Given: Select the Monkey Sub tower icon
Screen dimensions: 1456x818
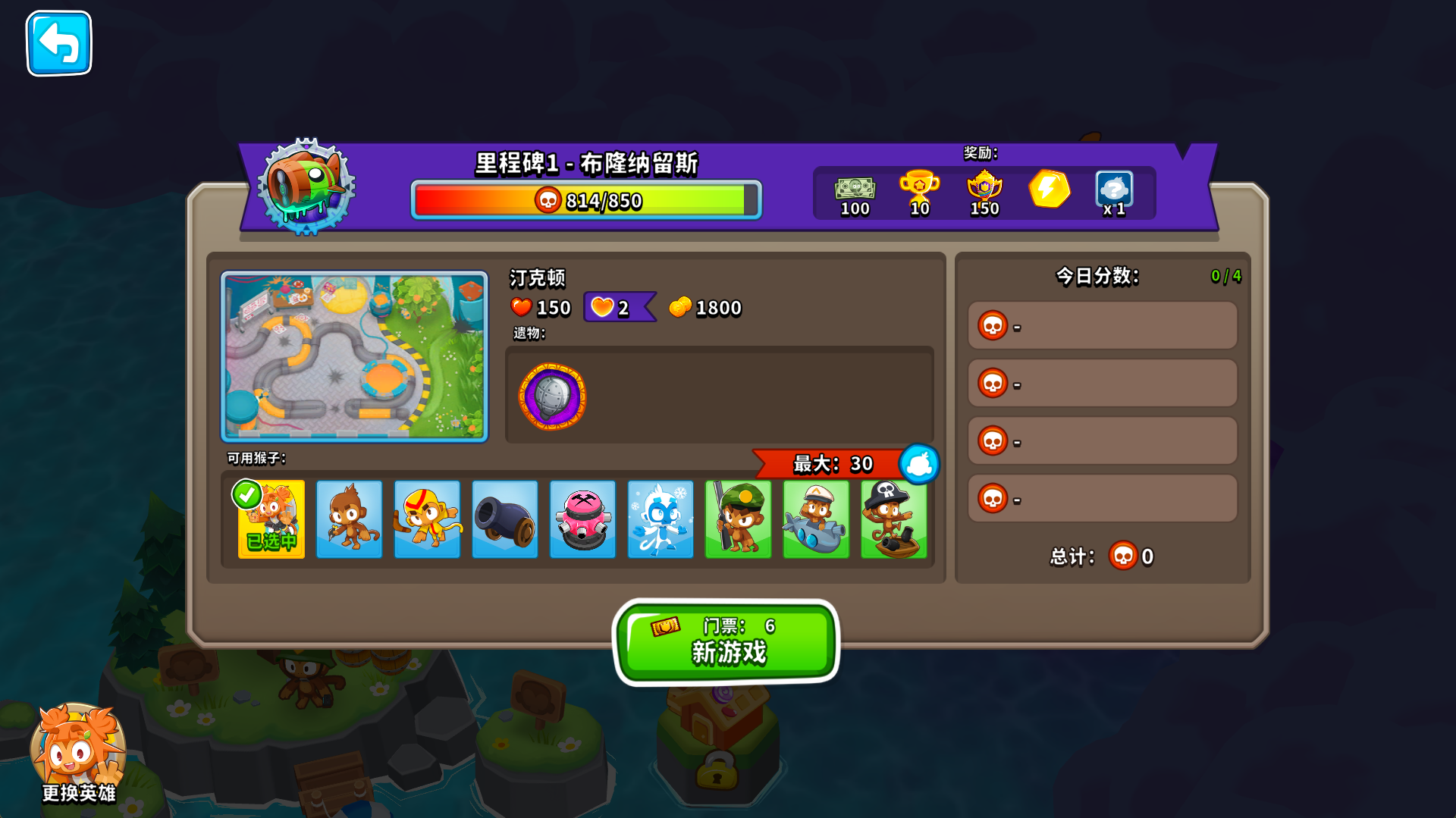Looking at the screenshot, I should coord(816,519).
